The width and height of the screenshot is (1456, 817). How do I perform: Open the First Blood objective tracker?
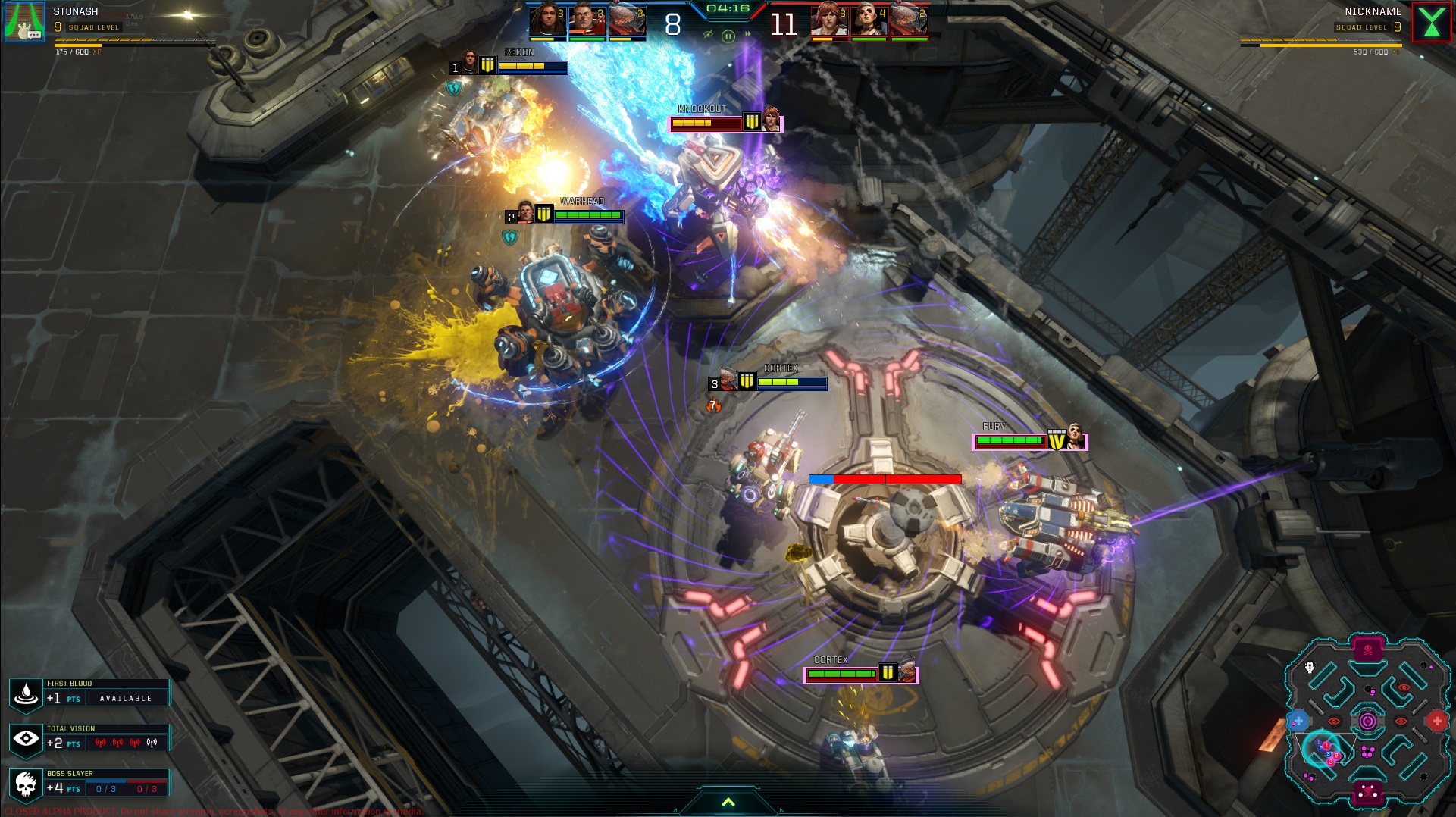(x=89, y=693)
